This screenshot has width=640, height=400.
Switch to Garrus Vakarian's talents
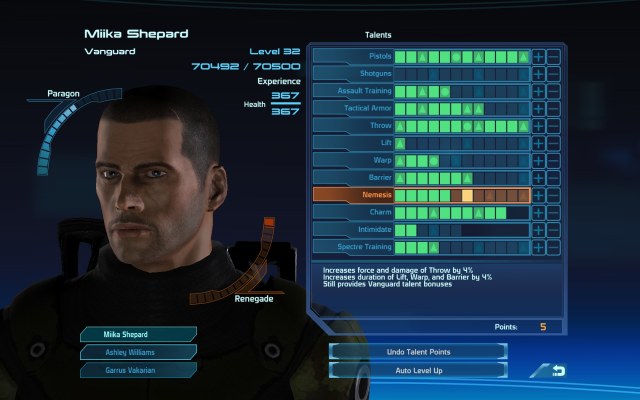click(126, 370)
